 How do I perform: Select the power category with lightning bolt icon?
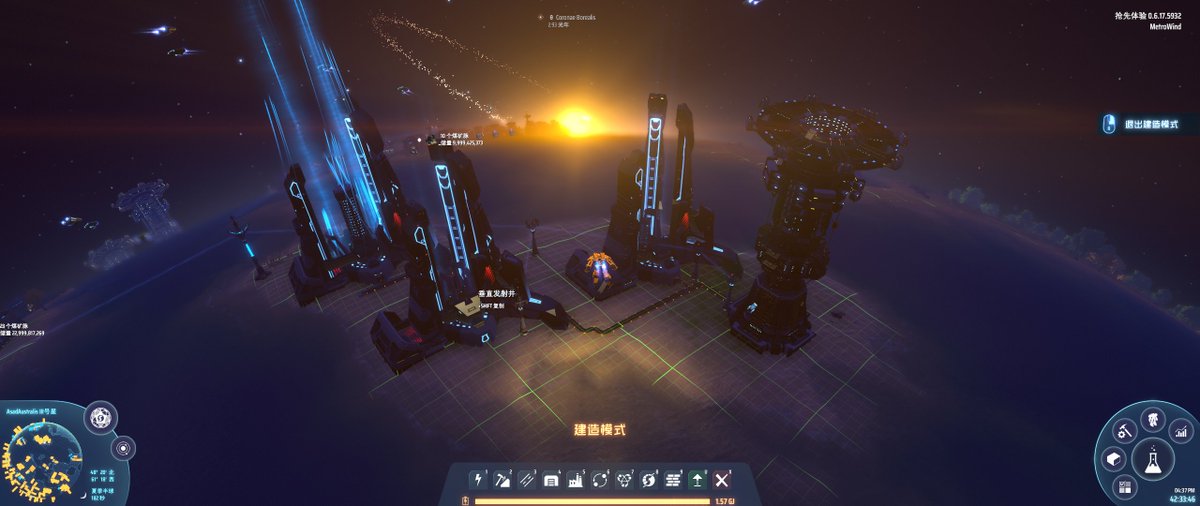[x=477, y=481]
